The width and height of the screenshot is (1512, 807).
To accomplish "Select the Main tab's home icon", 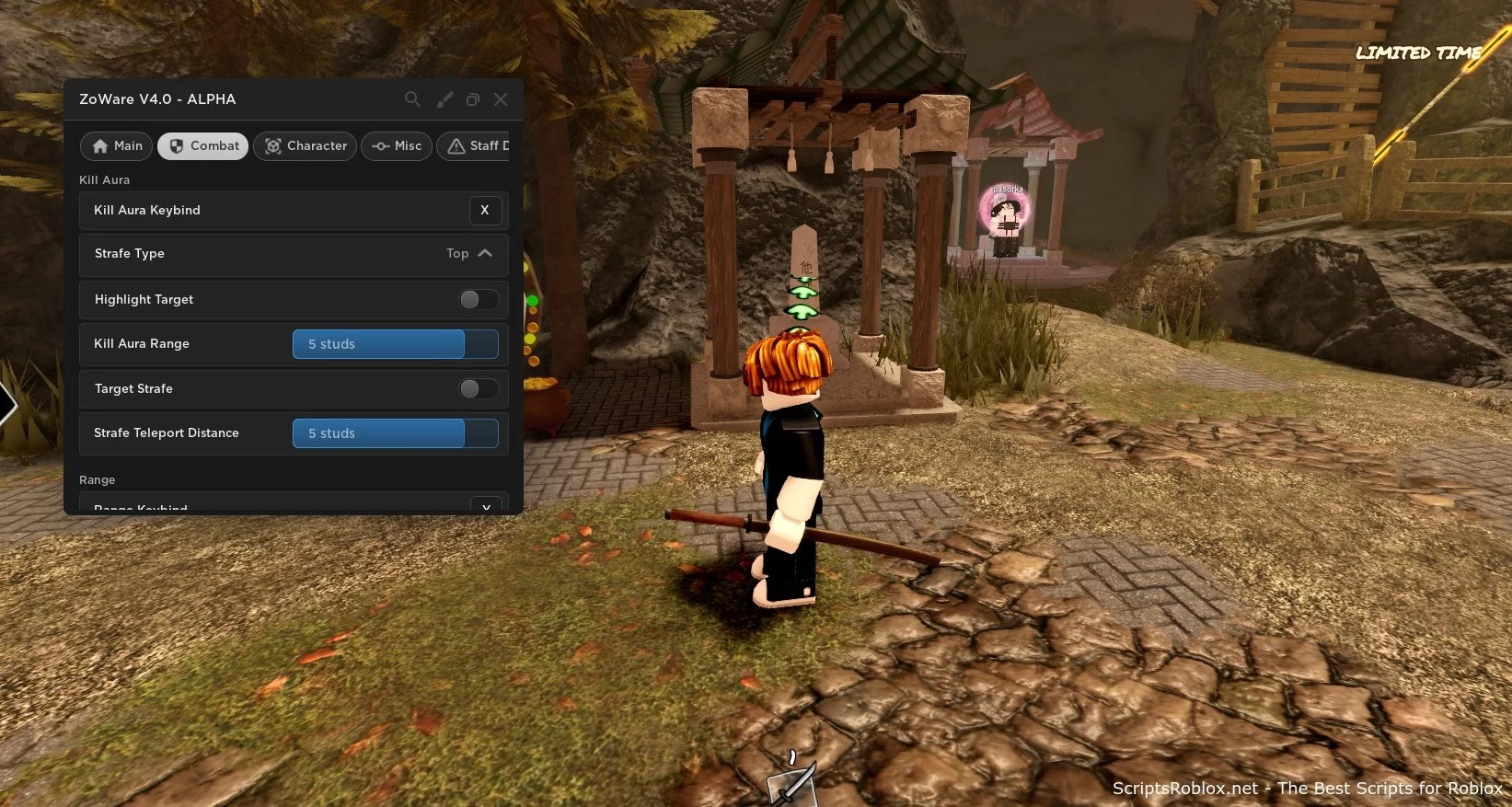I will [x=101, y=146].
